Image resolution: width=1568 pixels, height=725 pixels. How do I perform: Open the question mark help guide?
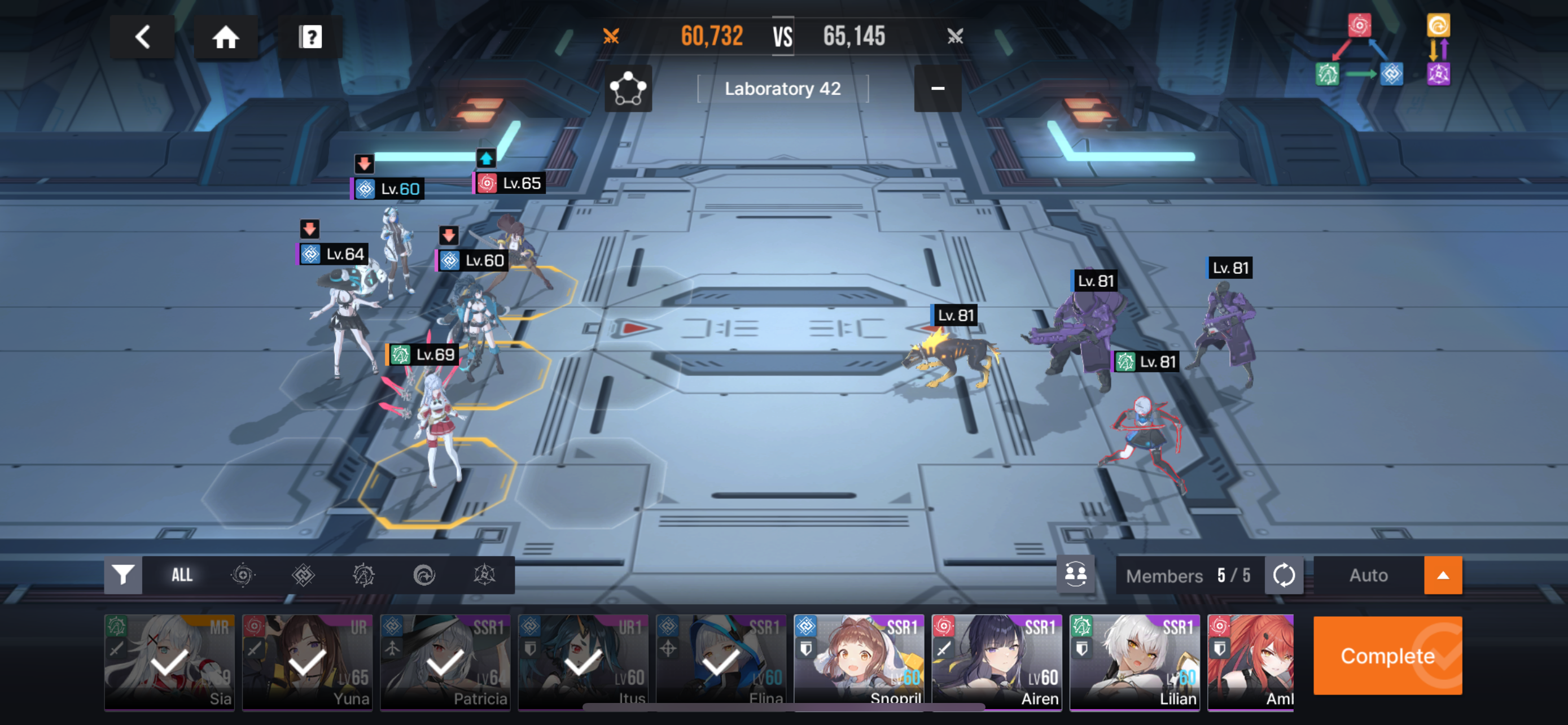(x=310, y=37)
